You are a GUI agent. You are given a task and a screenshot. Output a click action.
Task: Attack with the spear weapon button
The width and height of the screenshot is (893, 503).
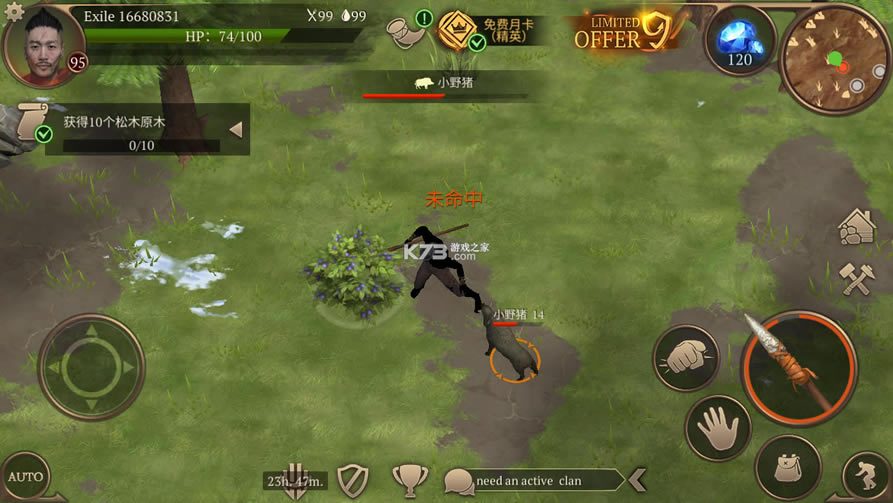tap(798, 367)
